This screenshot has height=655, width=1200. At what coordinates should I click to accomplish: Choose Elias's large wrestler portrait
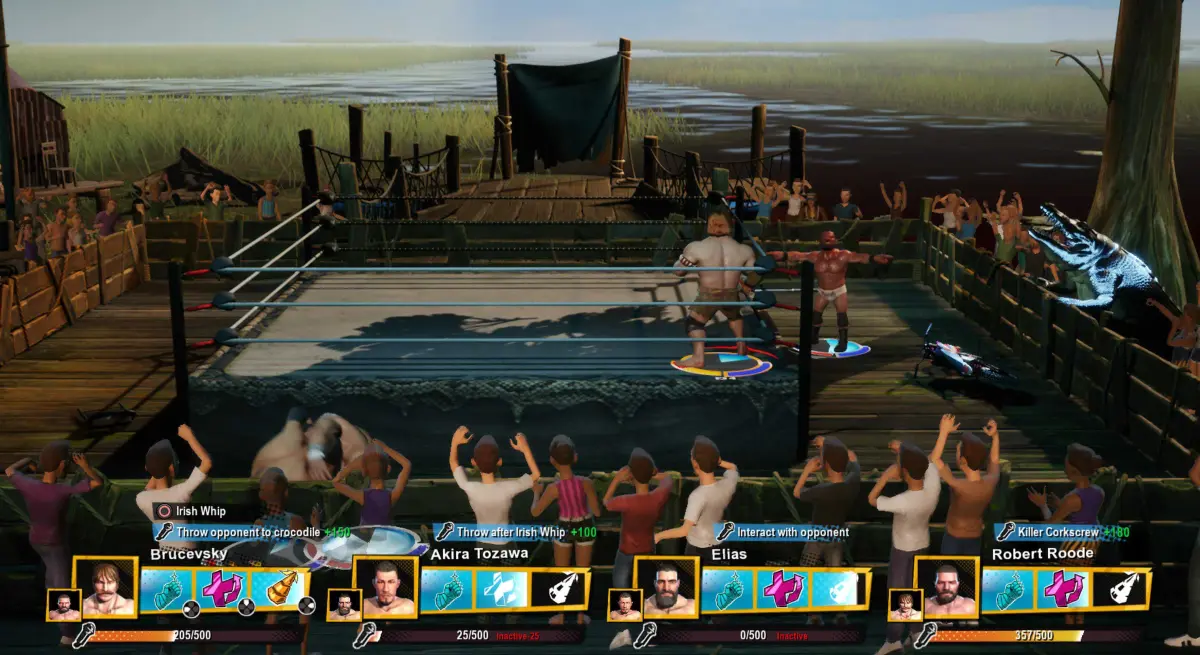[667, 588]
